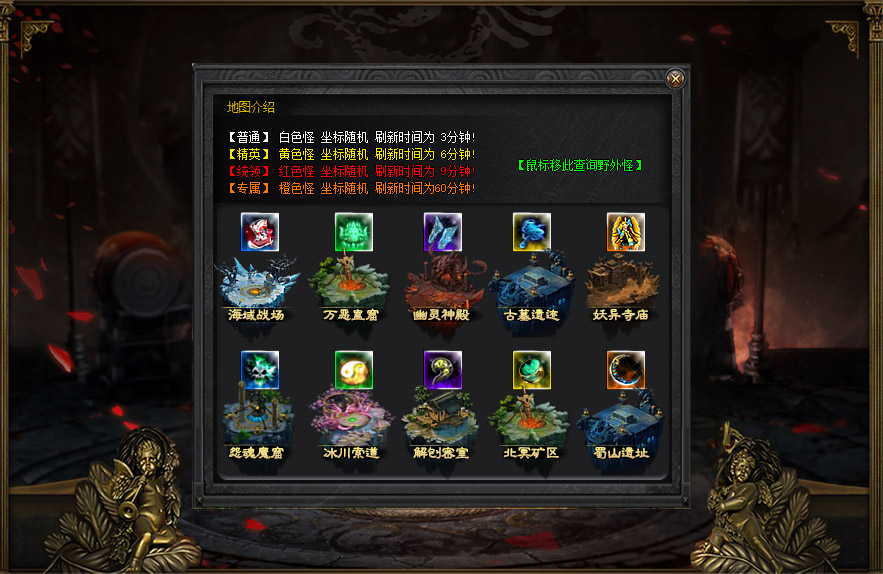Click the green 鼠标移此查询野外怪 hint text
Viewport: 883px width, 574px height.
point(580,165)
